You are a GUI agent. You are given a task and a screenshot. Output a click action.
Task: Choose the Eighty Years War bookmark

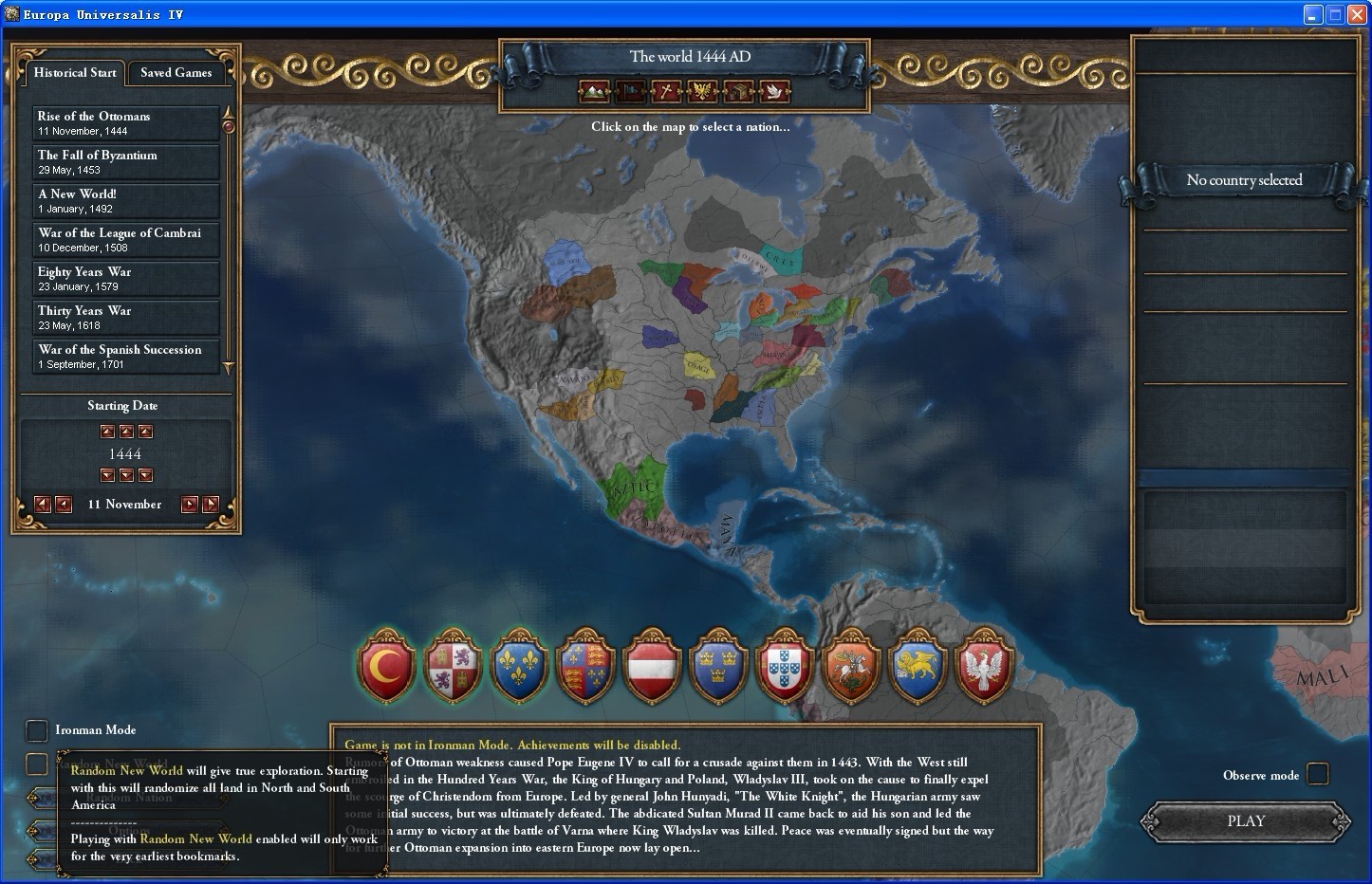(x=126, y=279)
